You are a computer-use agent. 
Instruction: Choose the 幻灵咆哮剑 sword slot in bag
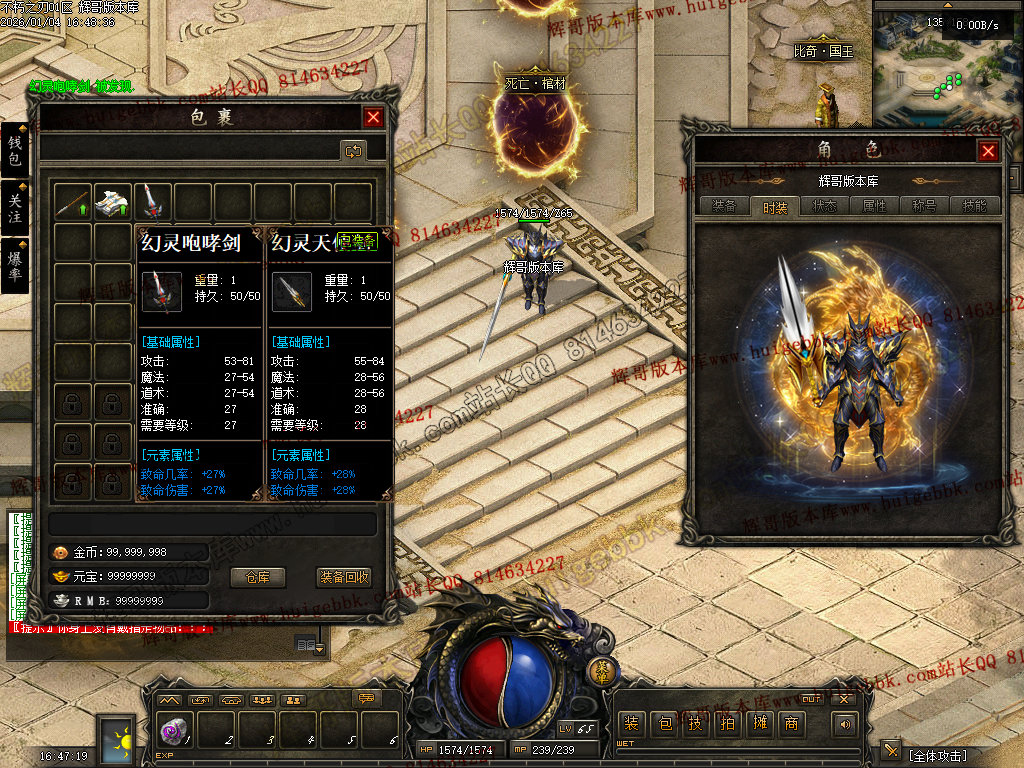[x=152, y=202]
